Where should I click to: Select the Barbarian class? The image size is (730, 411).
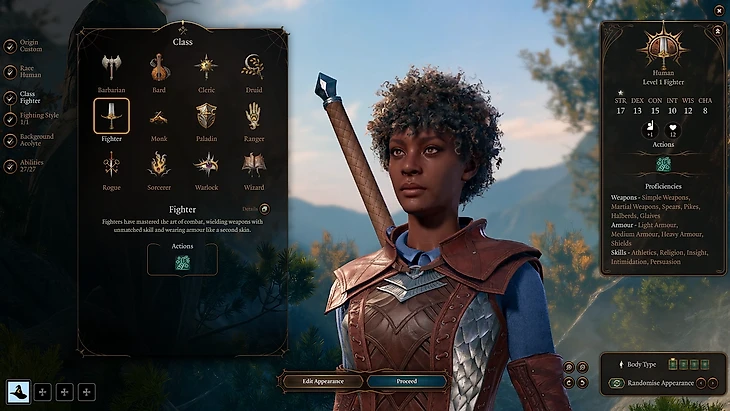(x=111, y=68)
